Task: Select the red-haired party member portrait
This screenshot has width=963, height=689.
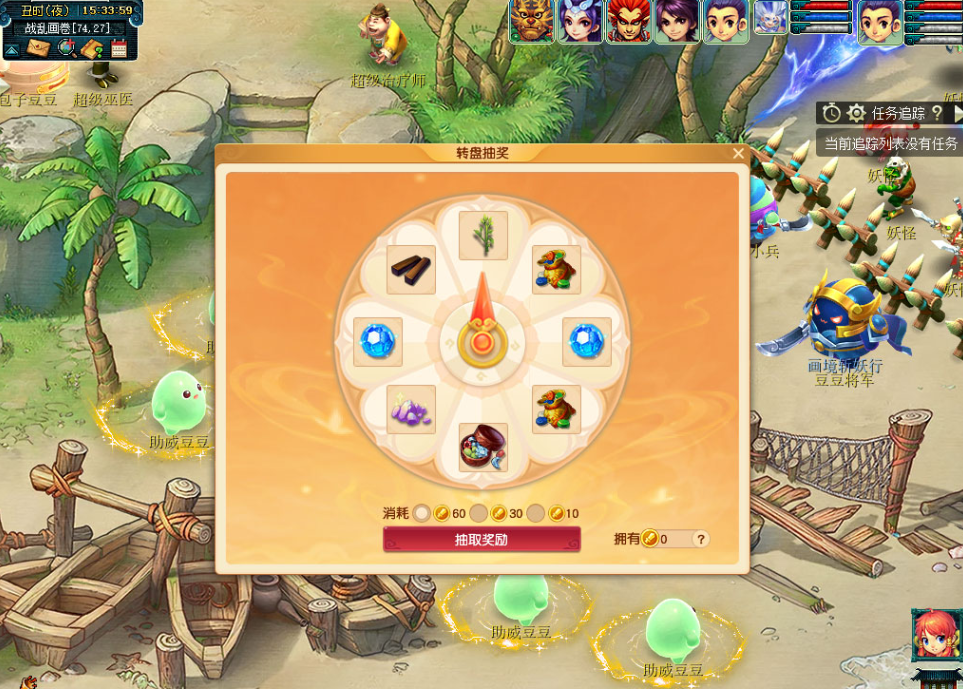Action: click(628, 21)
